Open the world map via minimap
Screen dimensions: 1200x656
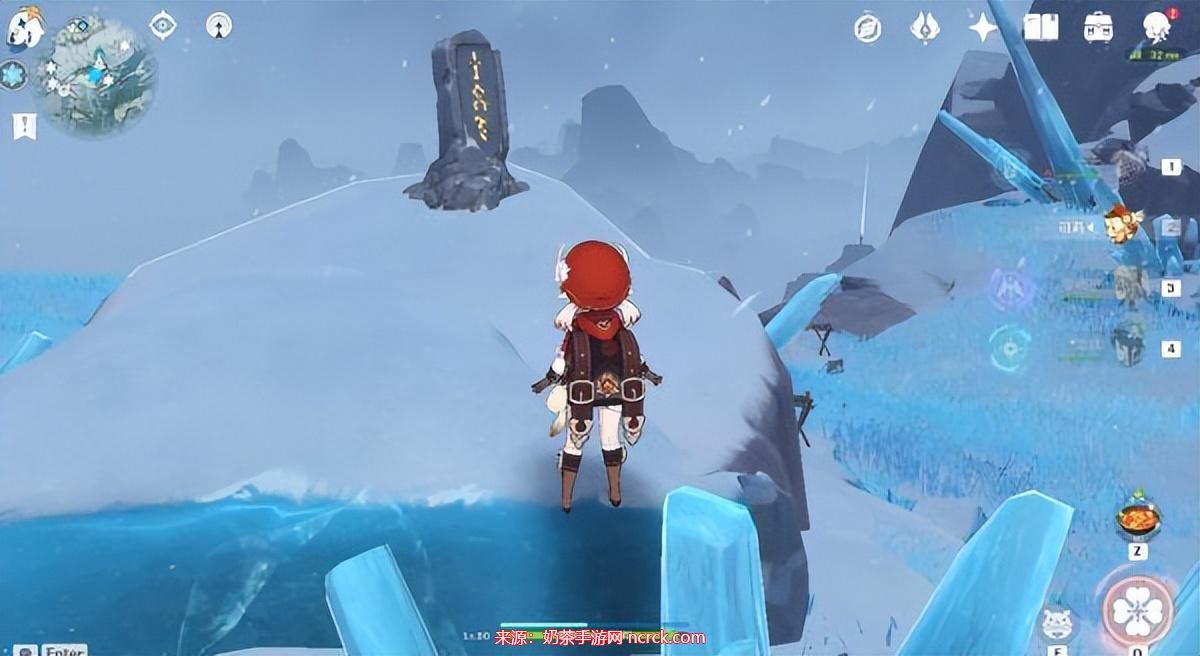(96, 74)
